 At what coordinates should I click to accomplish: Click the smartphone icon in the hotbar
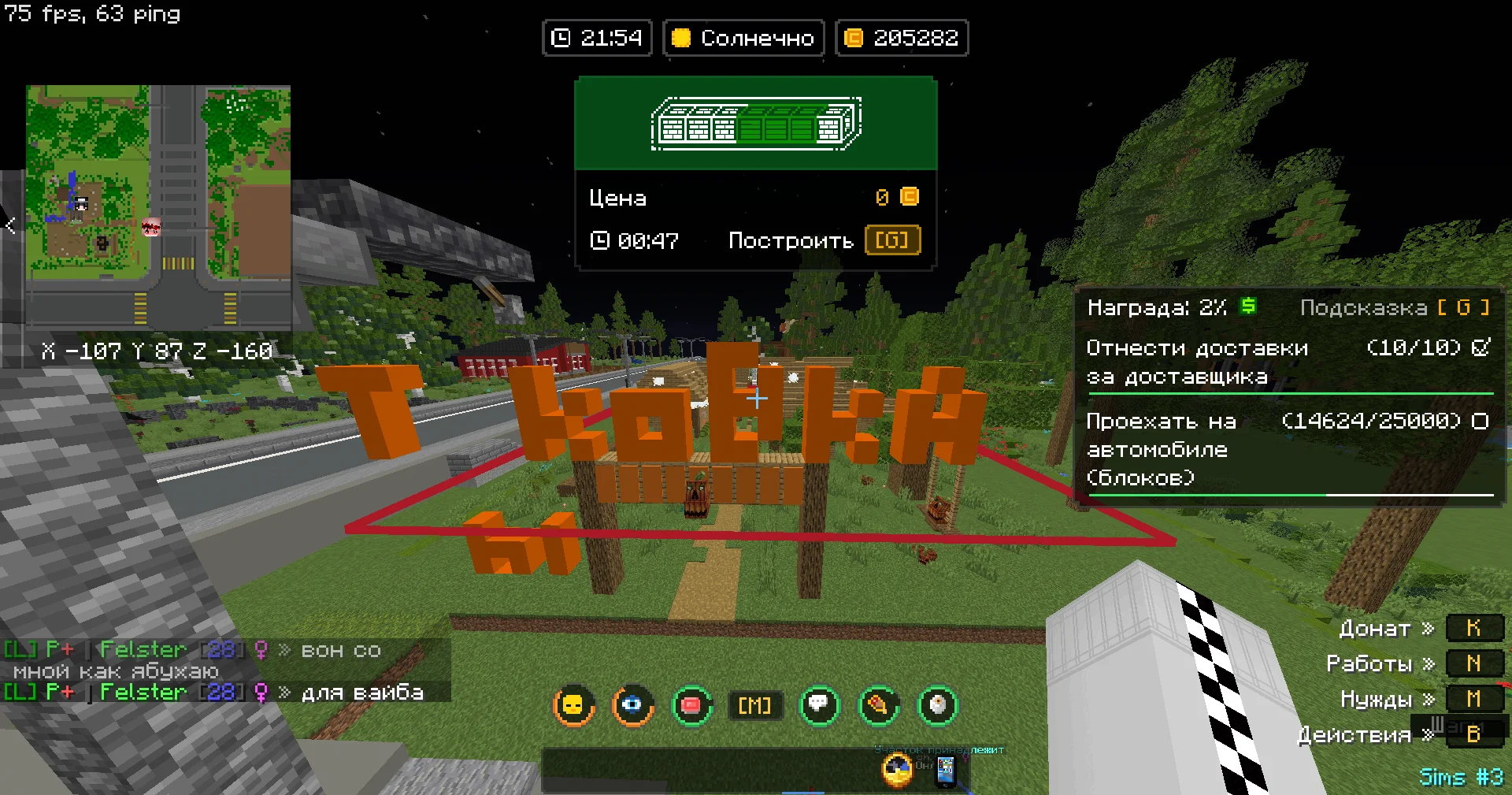point(945,771)
